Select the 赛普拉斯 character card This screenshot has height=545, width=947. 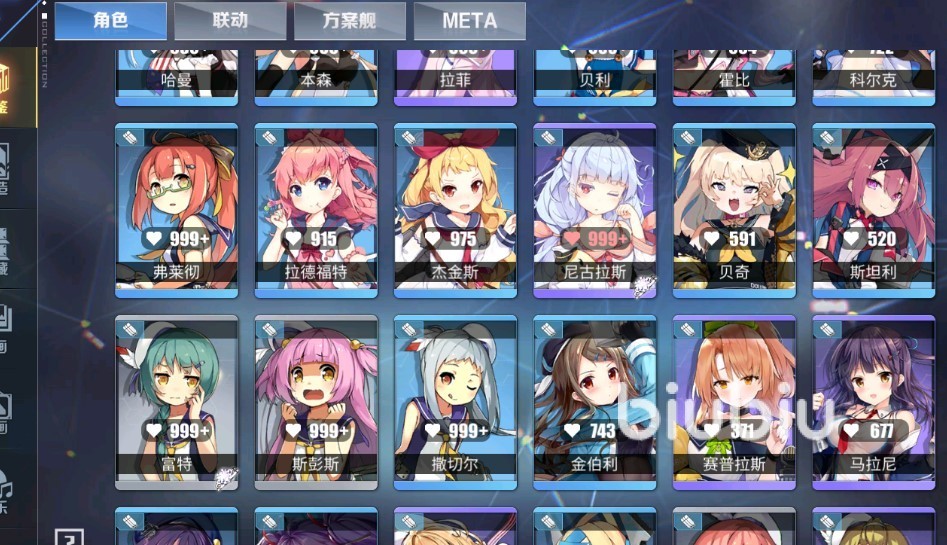(734, 400)
